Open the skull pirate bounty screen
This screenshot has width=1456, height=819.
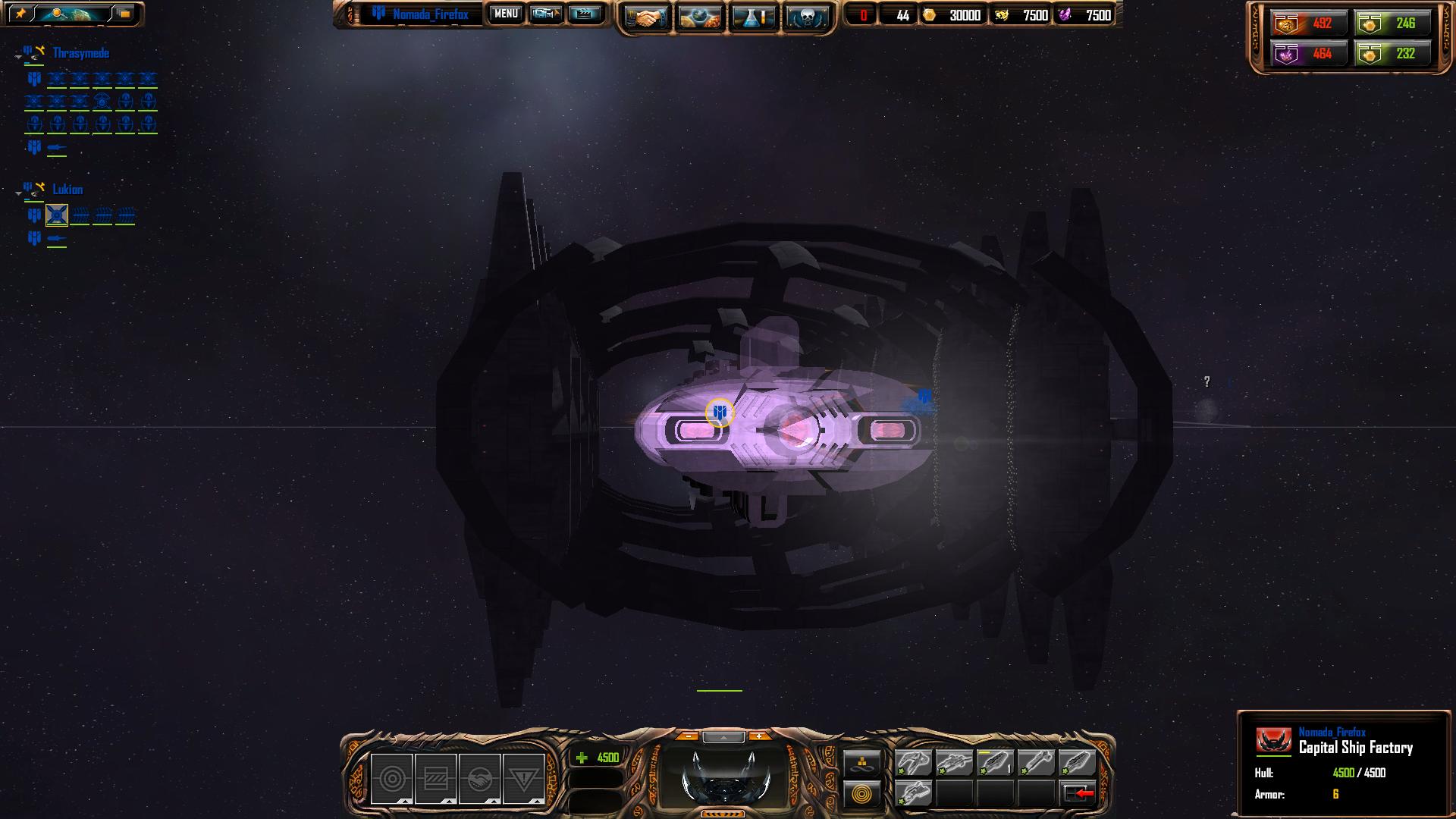805,18
